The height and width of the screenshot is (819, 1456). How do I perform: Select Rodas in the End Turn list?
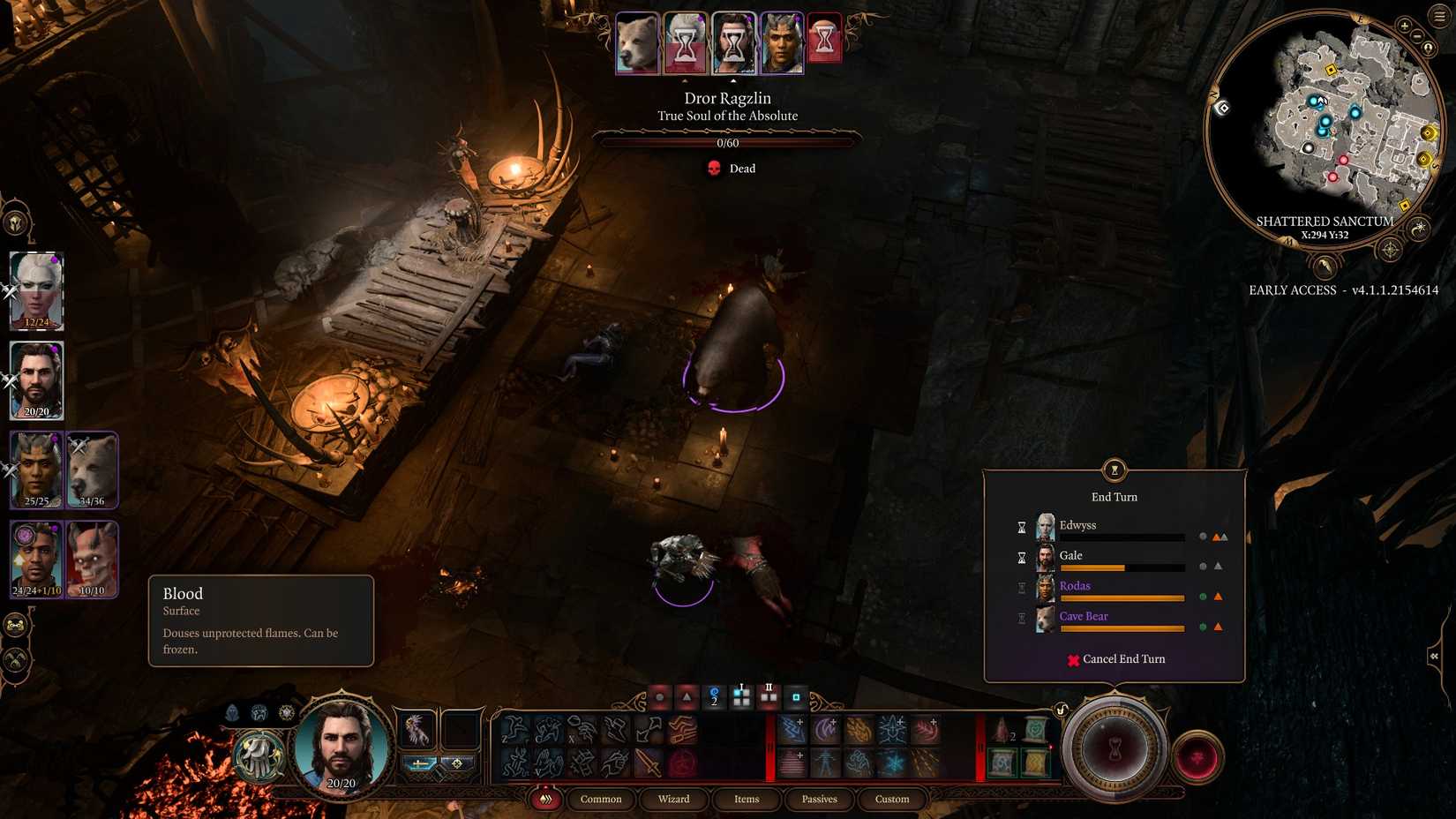pyautogui.click(x=1074, y=585)
